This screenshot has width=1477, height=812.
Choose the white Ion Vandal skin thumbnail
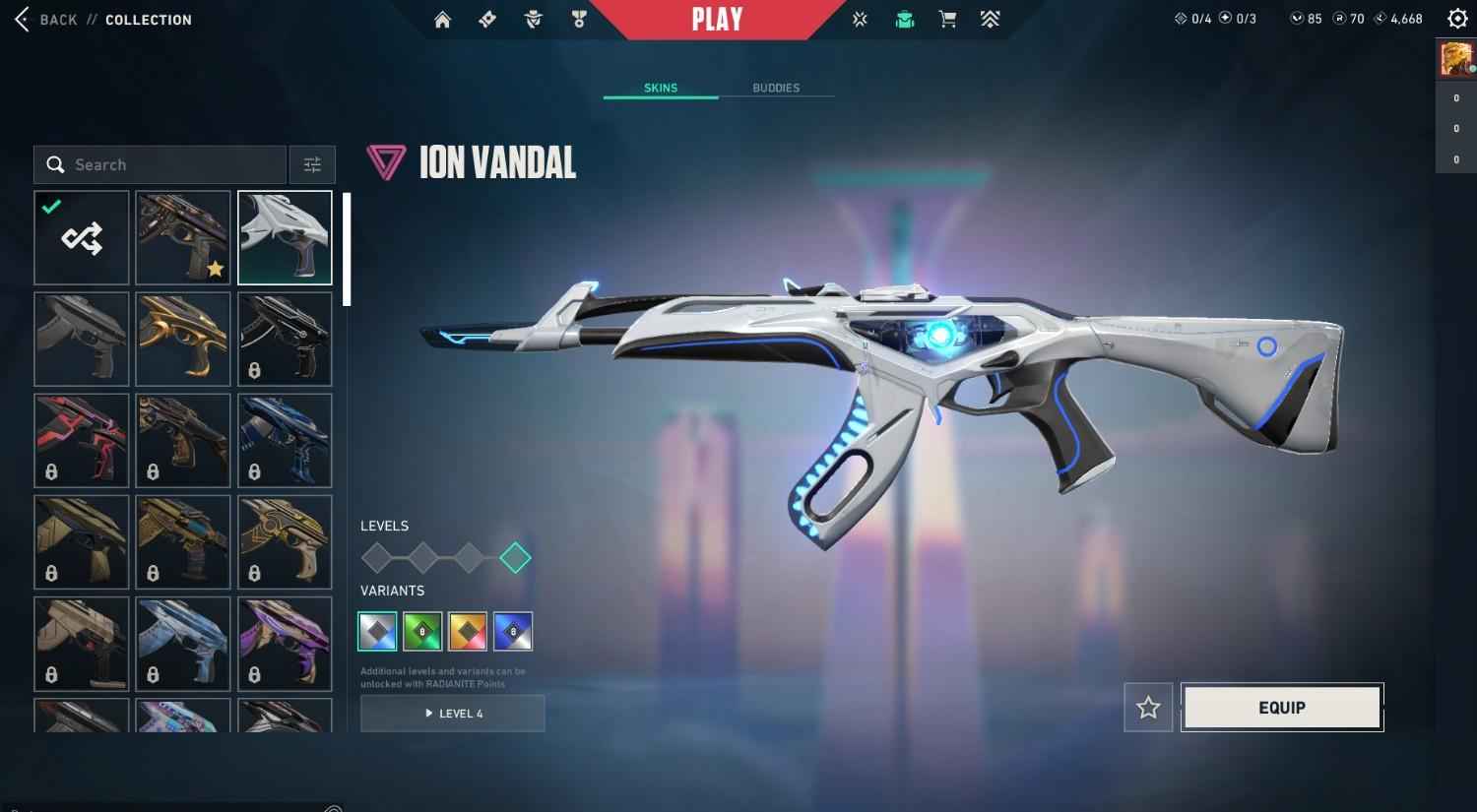pyautogui.click(x=285, y=238)
